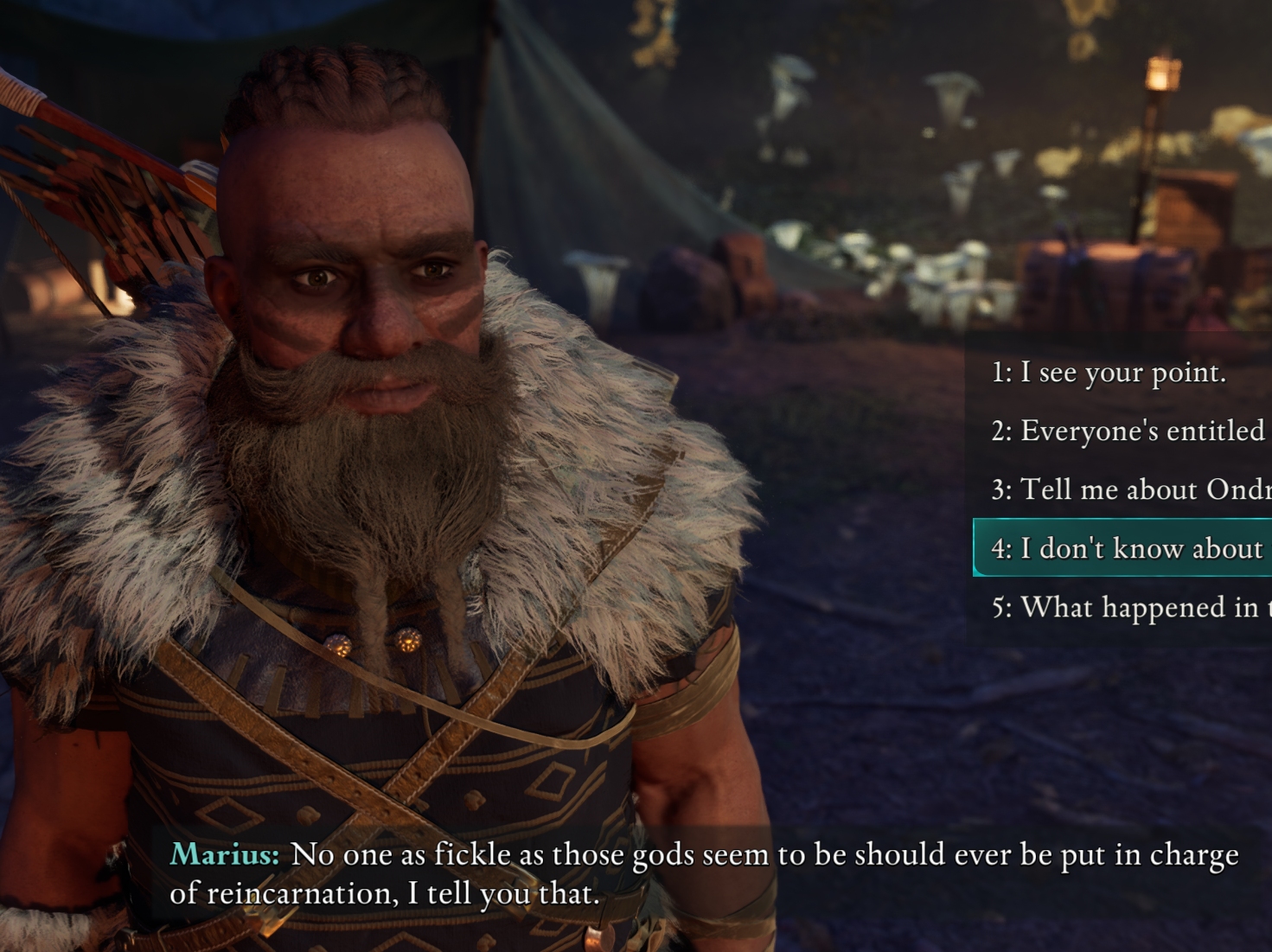
Task: Select the "Everyone's entitled" dialogue reply
Action: point(1128,431)
